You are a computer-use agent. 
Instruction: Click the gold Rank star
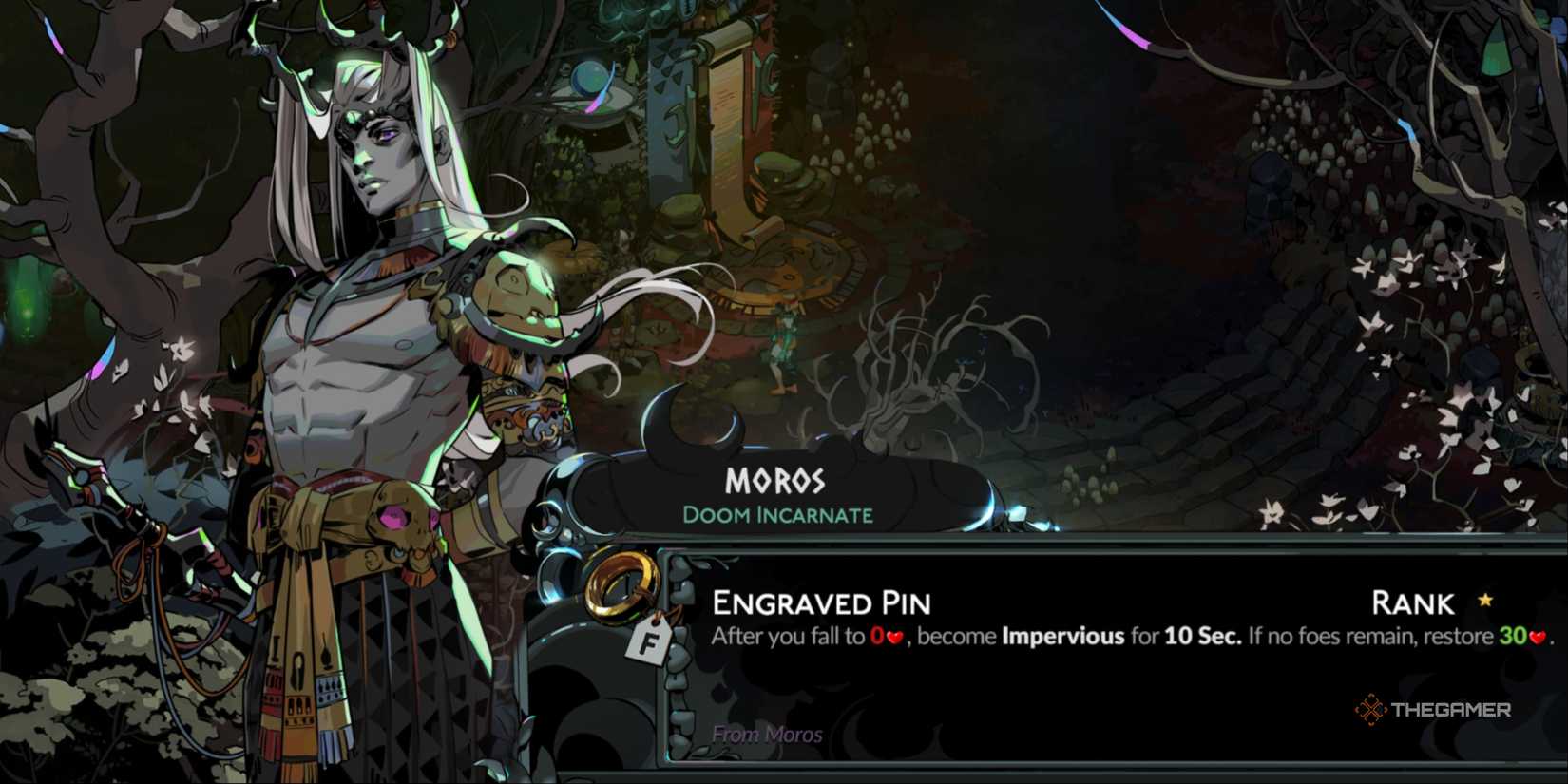(1482, 602)
